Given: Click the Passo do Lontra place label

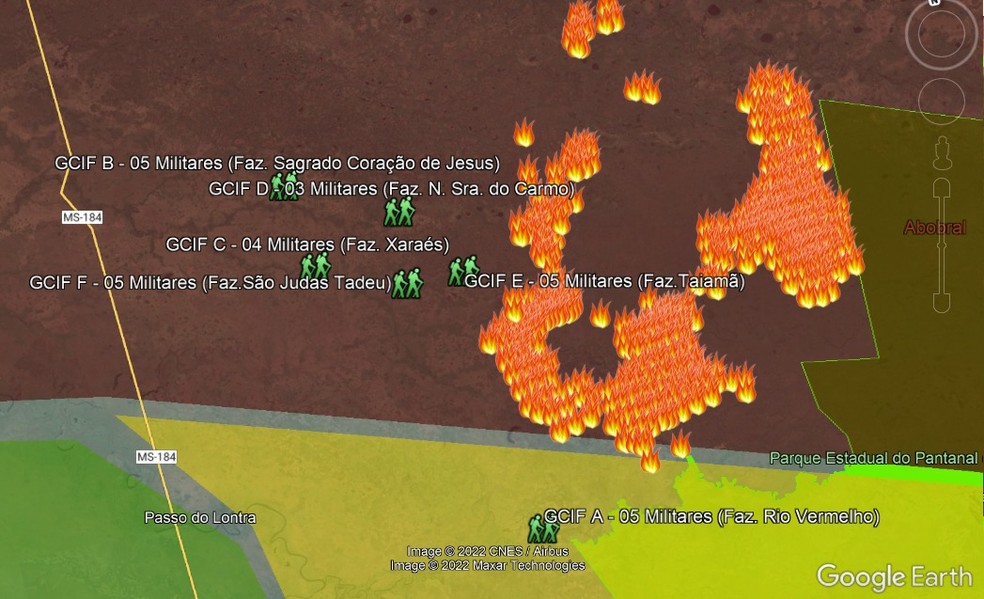Looking at the screenshot, I should pyautogui.click(x=200, y=518).
